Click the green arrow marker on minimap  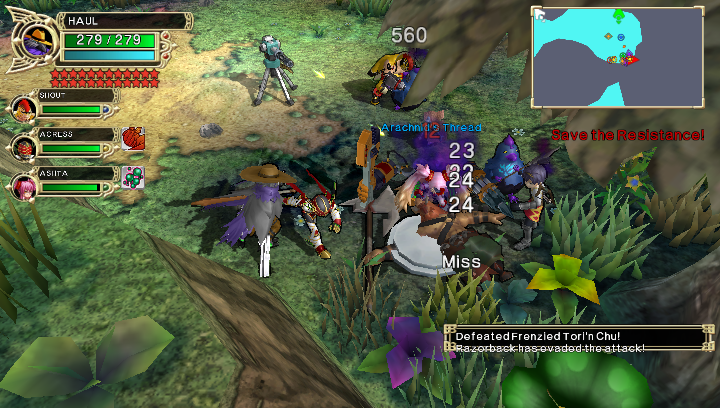(619, 15)
